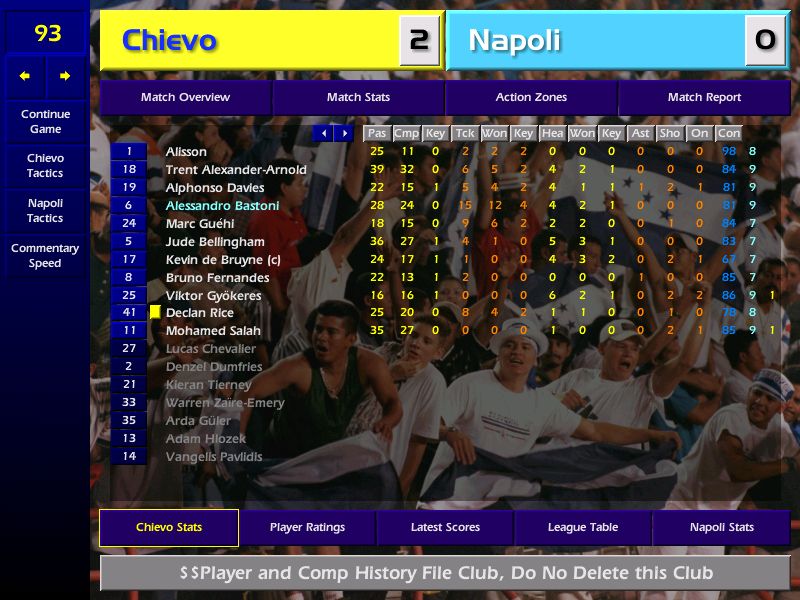
Task: Go forward with the right yellow arrow
Action: (x=65, y=76)
